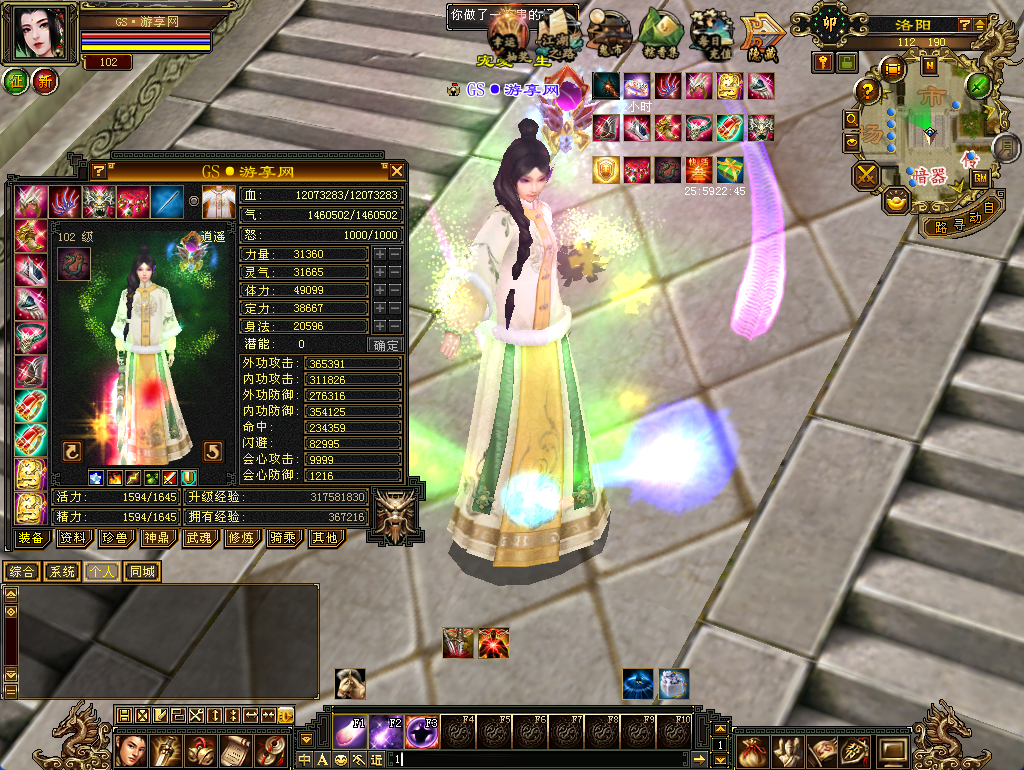Image resolution: width=1024 pixels, height=770 pixels.
Task: Select the 综合 chat channel tab
Action: pos(22,572)
